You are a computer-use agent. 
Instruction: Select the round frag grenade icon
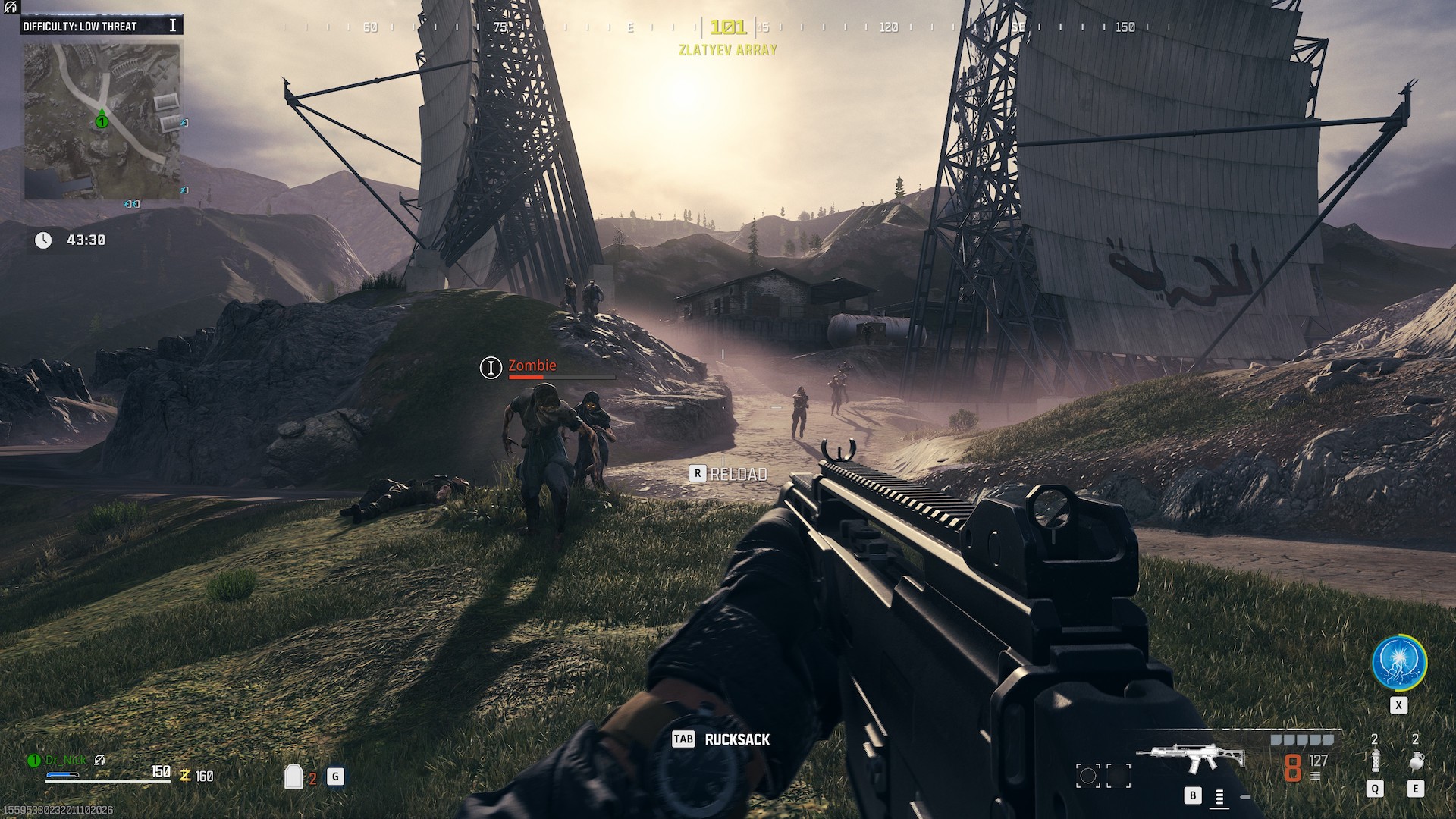coord(1415,761)
